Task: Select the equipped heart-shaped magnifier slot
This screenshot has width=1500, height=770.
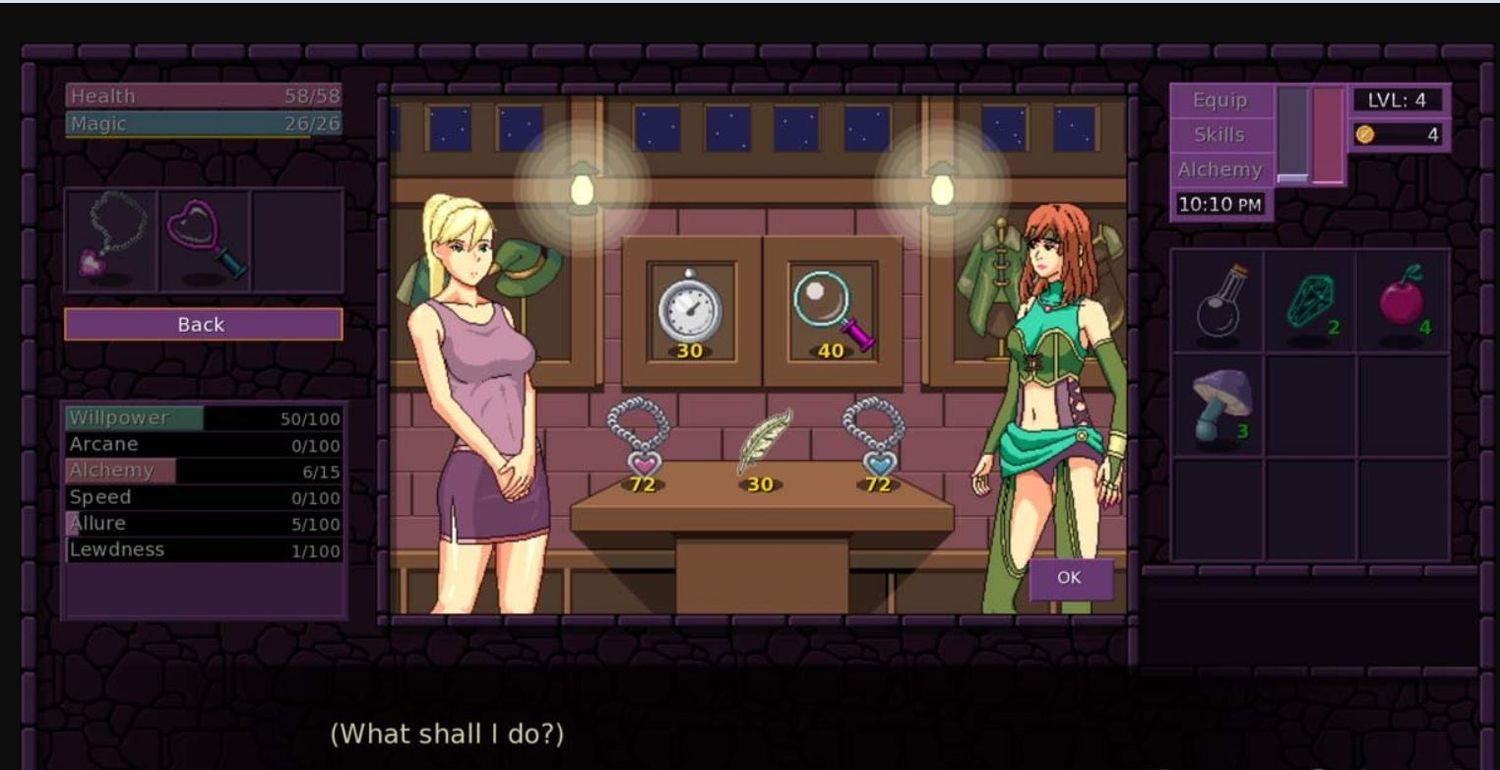Action: [x=204, y=239]
